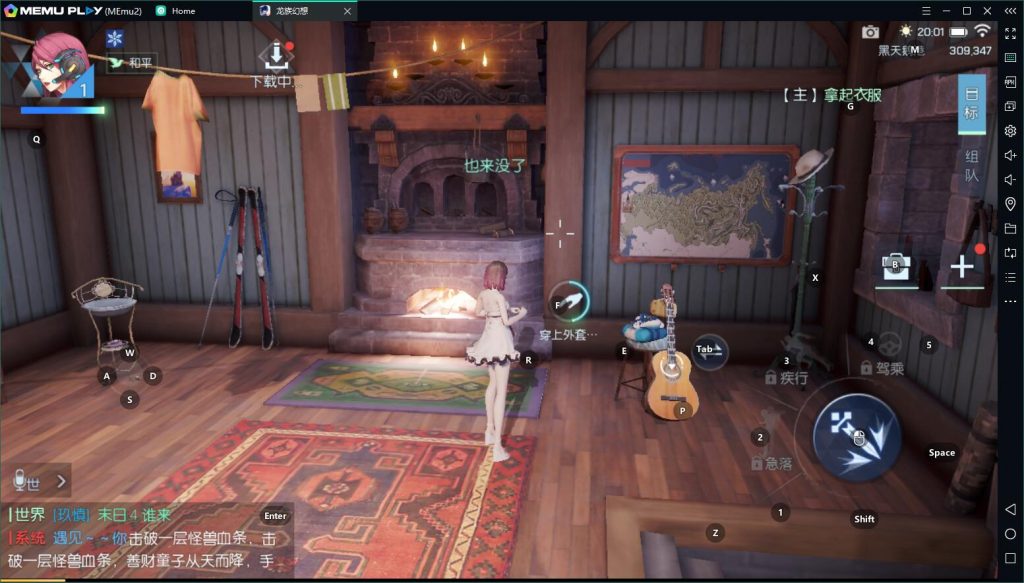Tap the locked 疾行 sprint skill
The height and width of the screenshot is (583, 1024).
[786, 377]
